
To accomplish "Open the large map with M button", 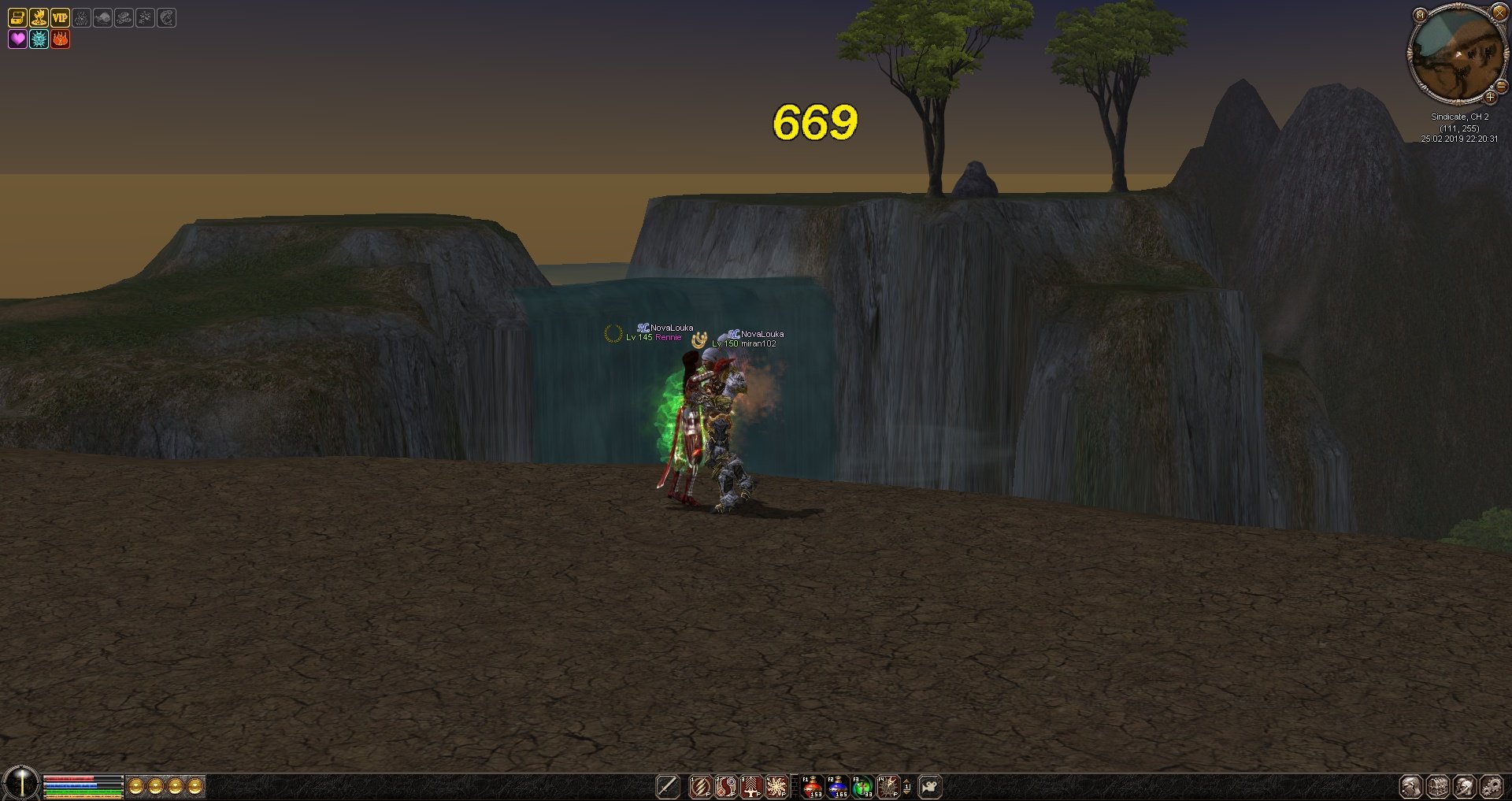I will point(1420,14).
